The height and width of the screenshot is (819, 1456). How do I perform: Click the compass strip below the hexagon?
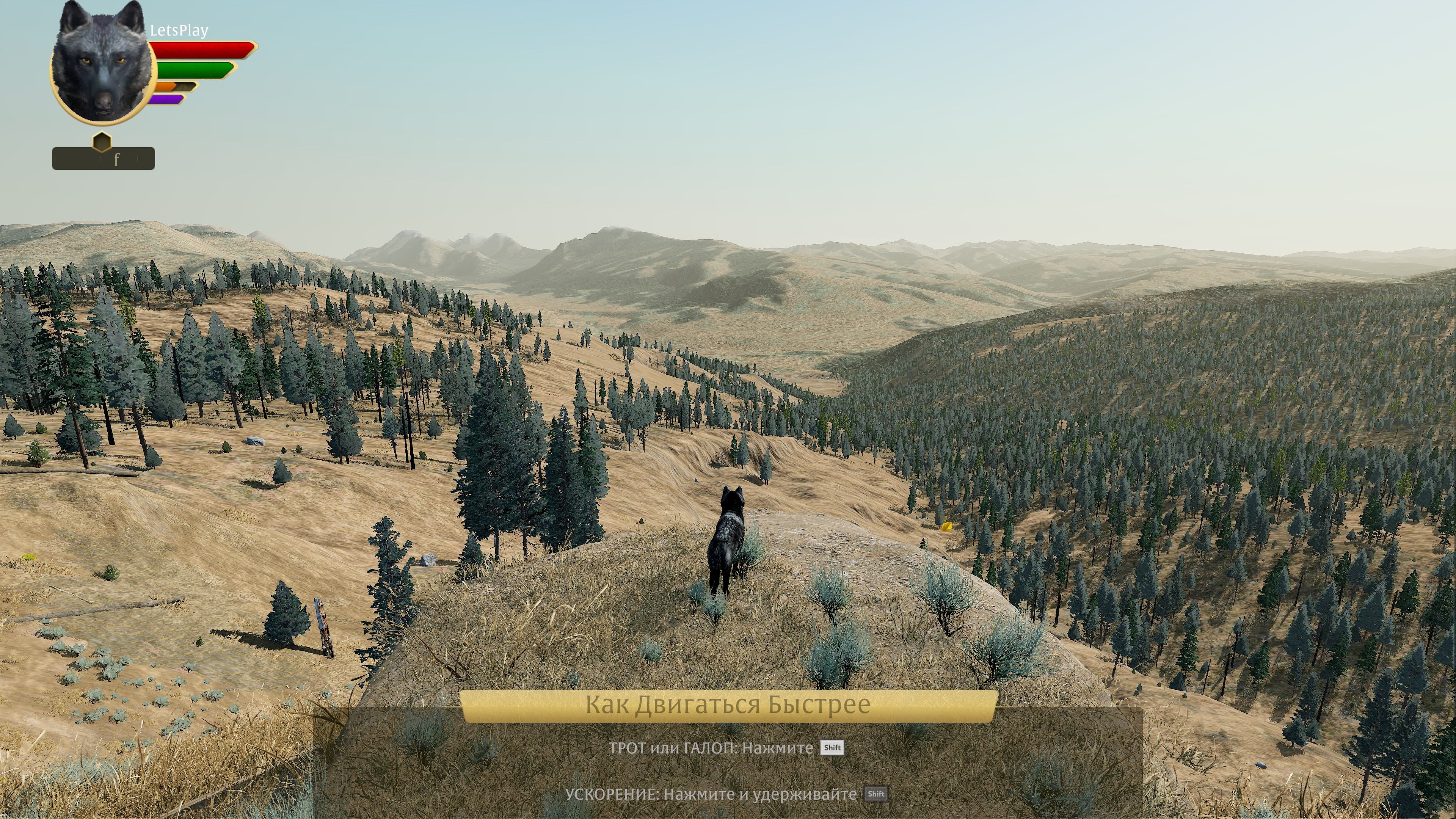tap(104, 159)
